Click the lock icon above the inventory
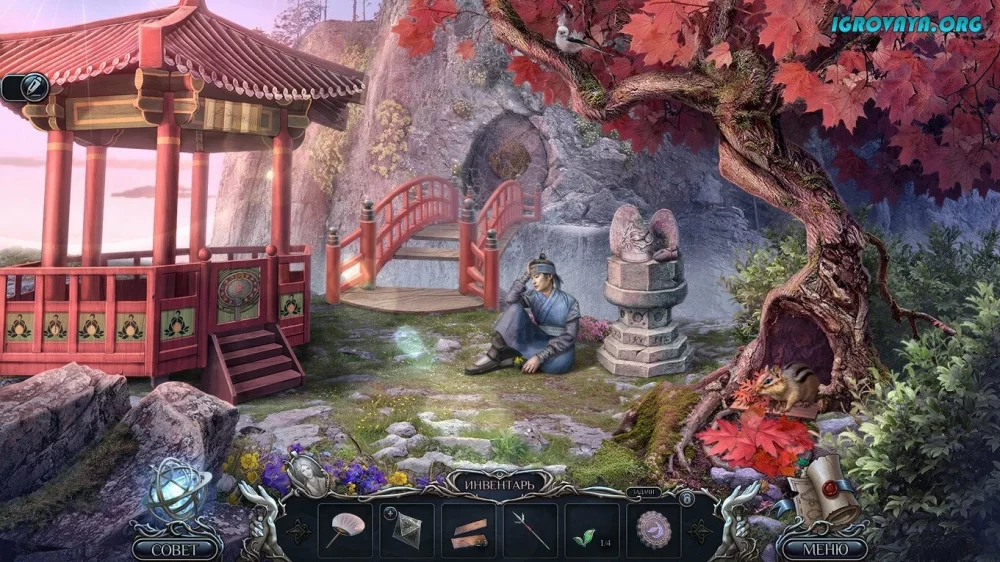Screen dimensions: 1000x562 tap(686, 497)
